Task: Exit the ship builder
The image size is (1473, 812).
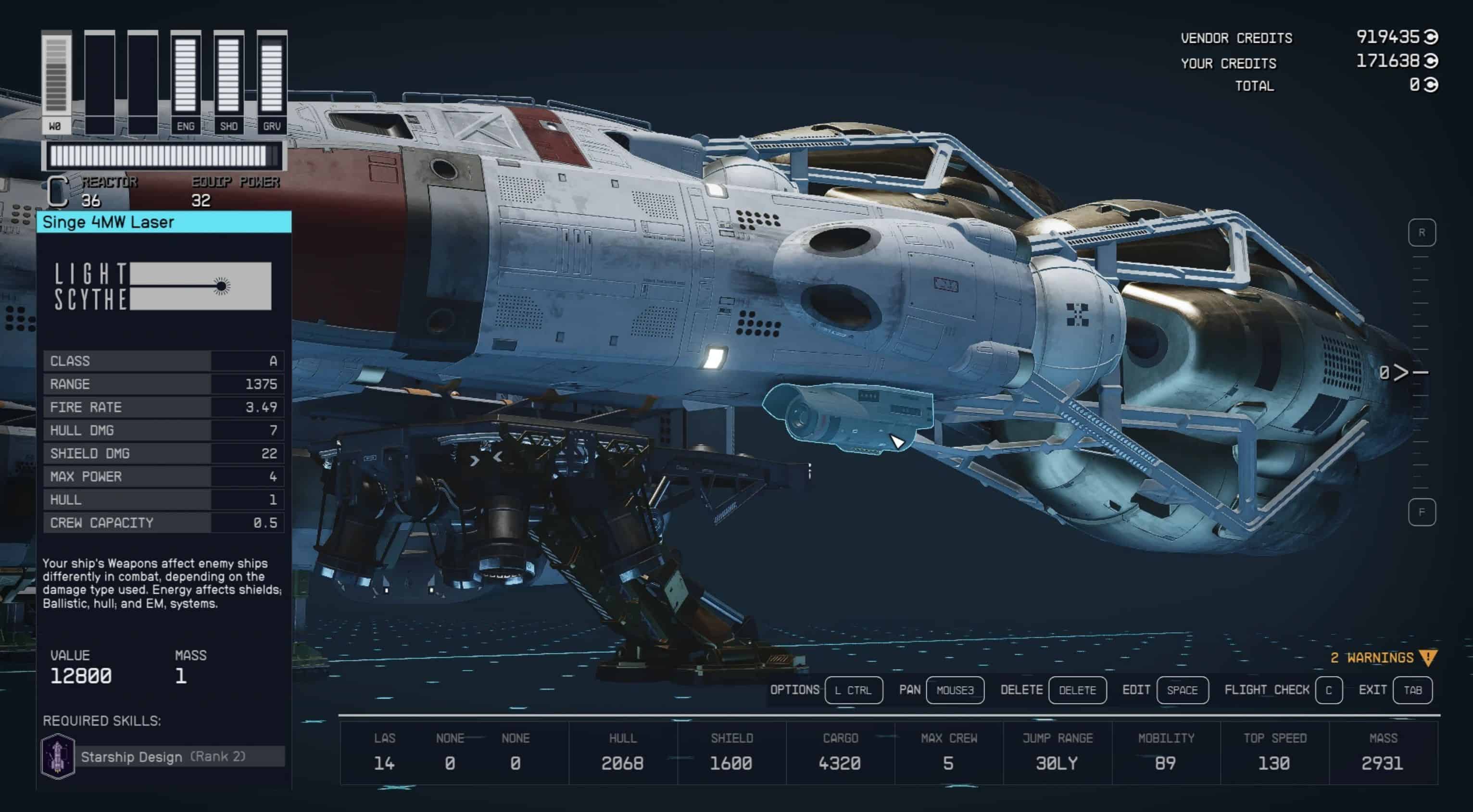Action: pyautogui.click(x=1412, y=690)
